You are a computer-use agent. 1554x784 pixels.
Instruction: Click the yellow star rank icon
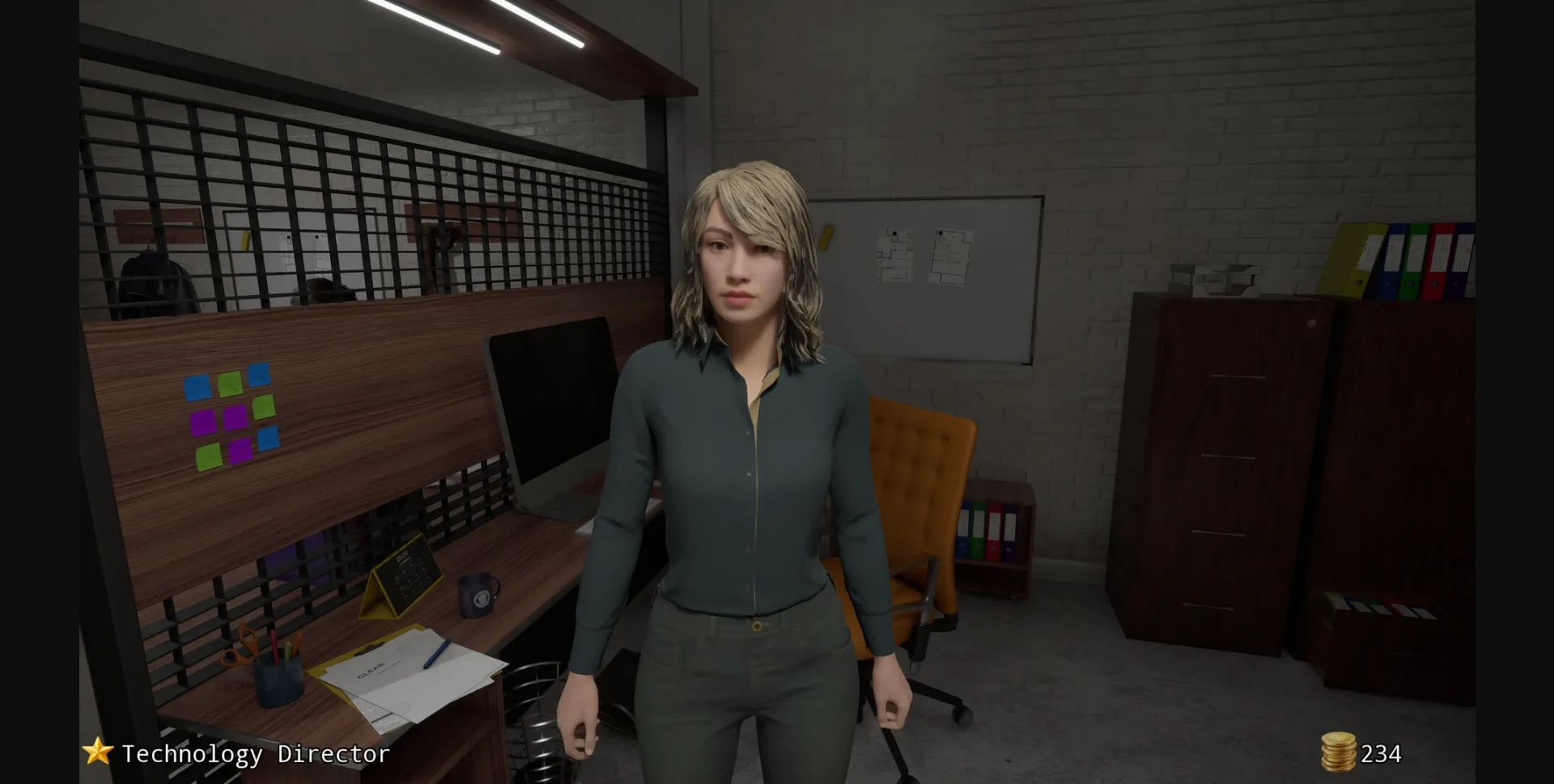click(96, 754)
